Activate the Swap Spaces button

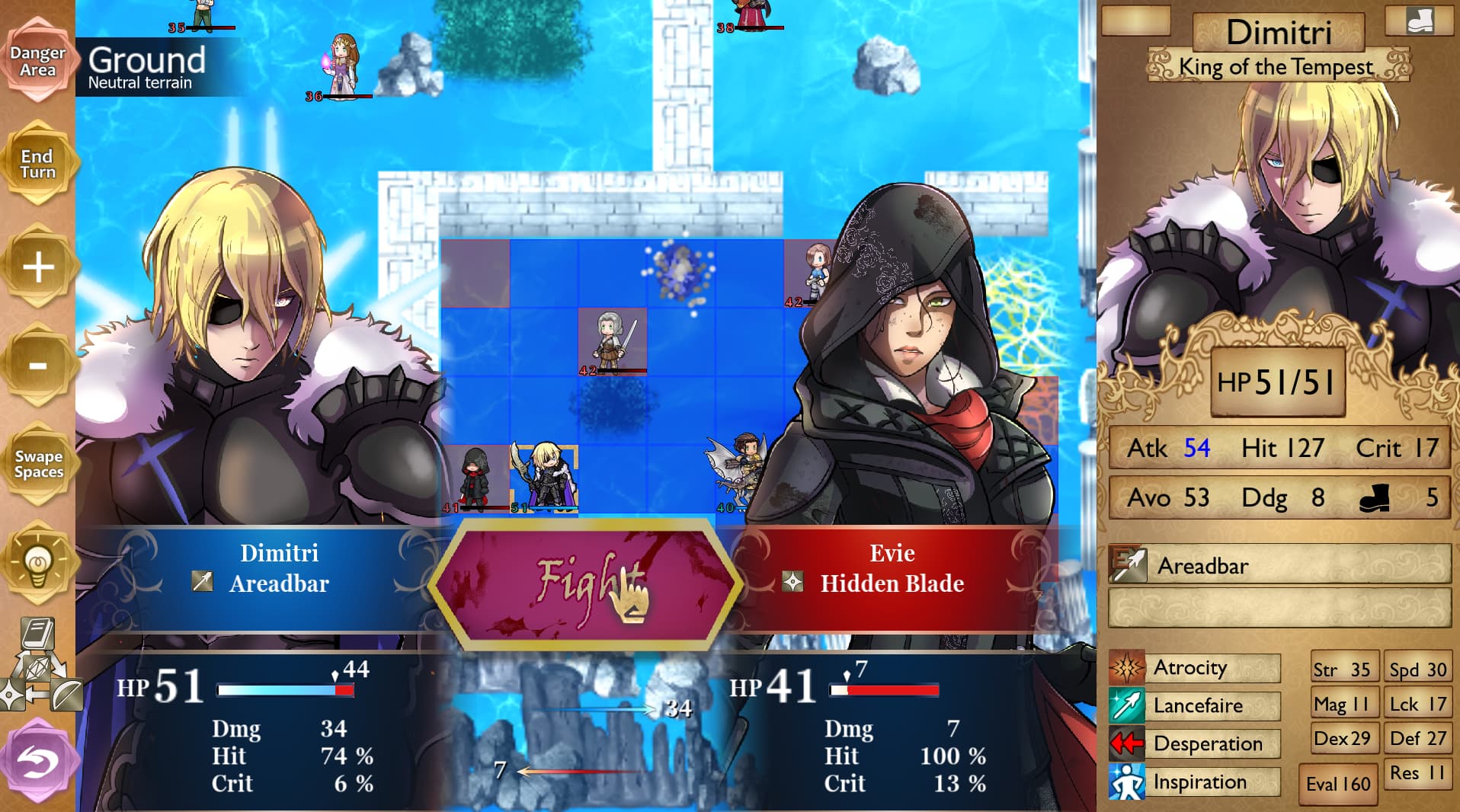(x=38, y=464)
